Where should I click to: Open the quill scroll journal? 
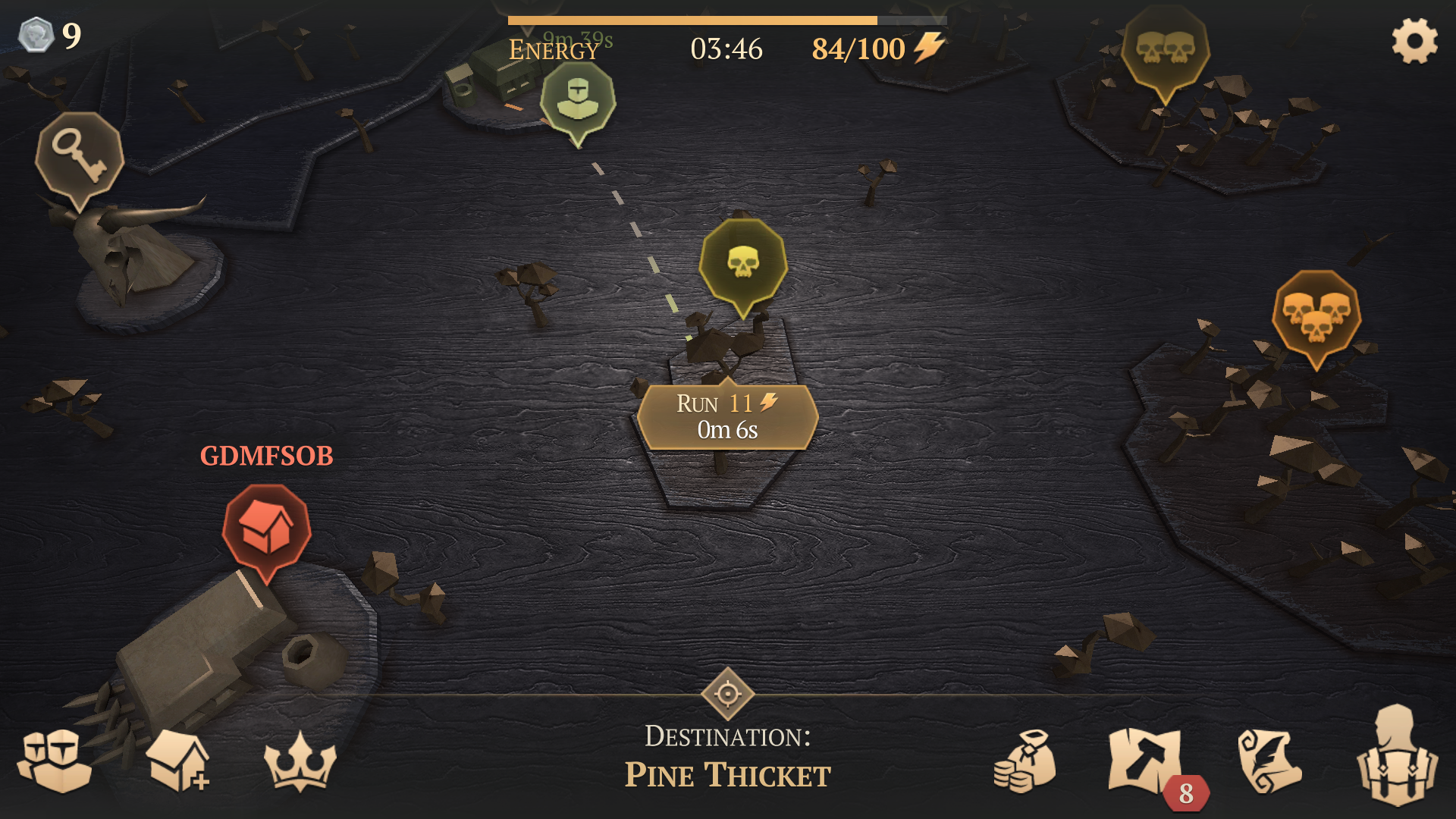[x=1269, y=761]
